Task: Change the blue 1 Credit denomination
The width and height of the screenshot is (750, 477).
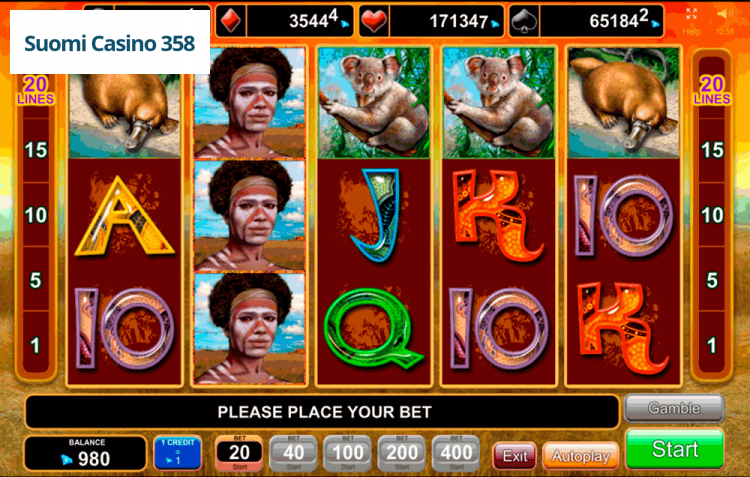Action: (x=177, y=453)
